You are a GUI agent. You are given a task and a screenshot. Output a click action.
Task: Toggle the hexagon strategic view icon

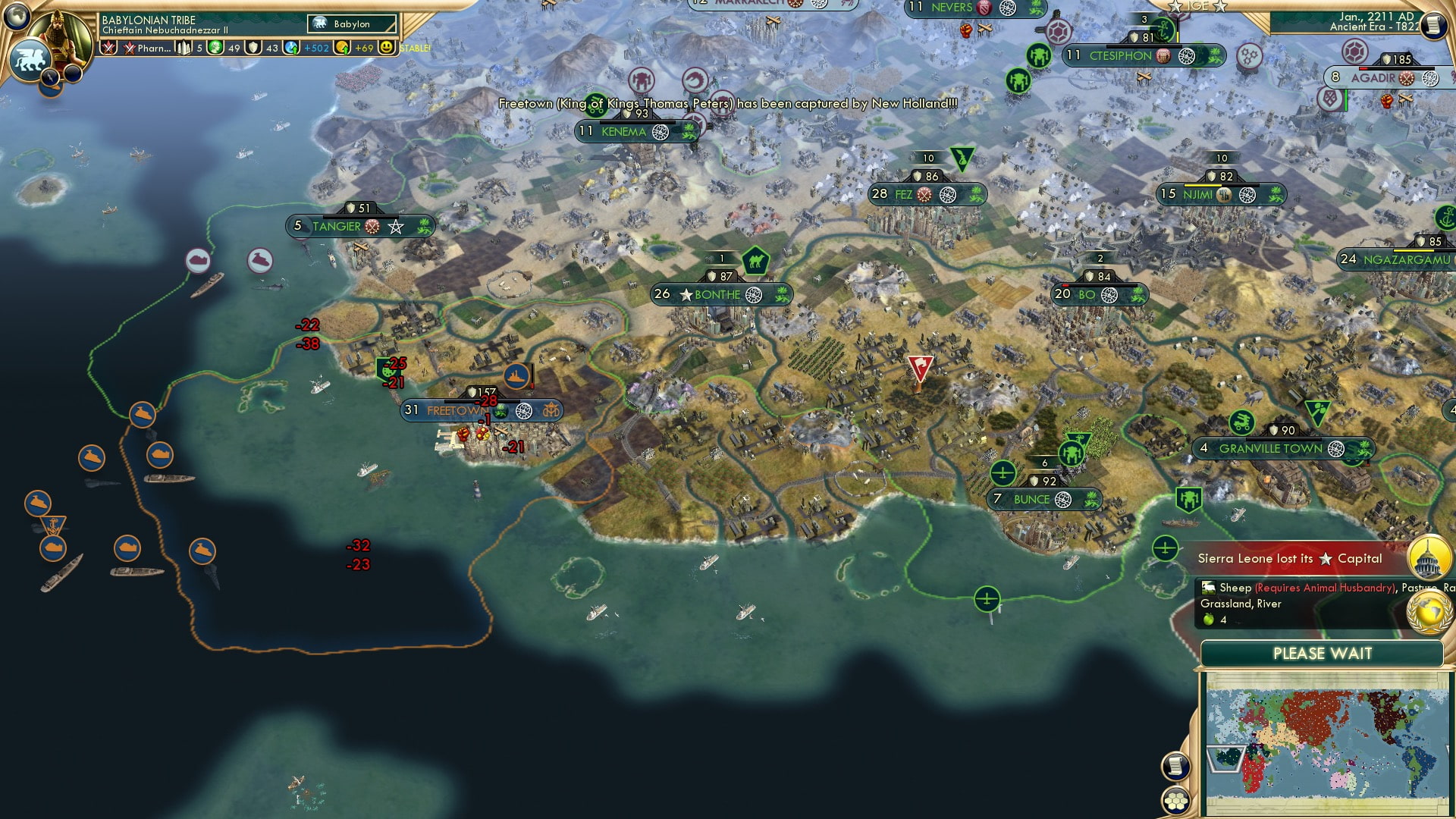[x=1176, y=801]
